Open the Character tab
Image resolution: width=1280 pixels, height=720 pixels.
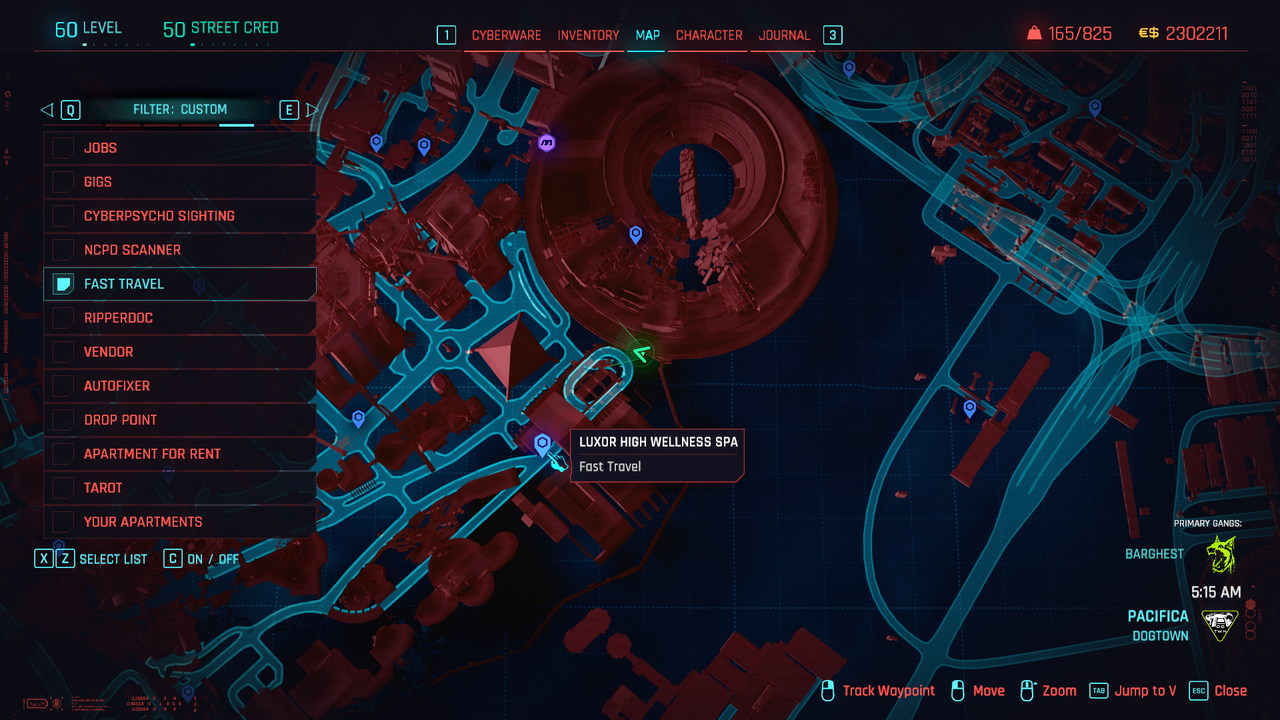point(709,35)
